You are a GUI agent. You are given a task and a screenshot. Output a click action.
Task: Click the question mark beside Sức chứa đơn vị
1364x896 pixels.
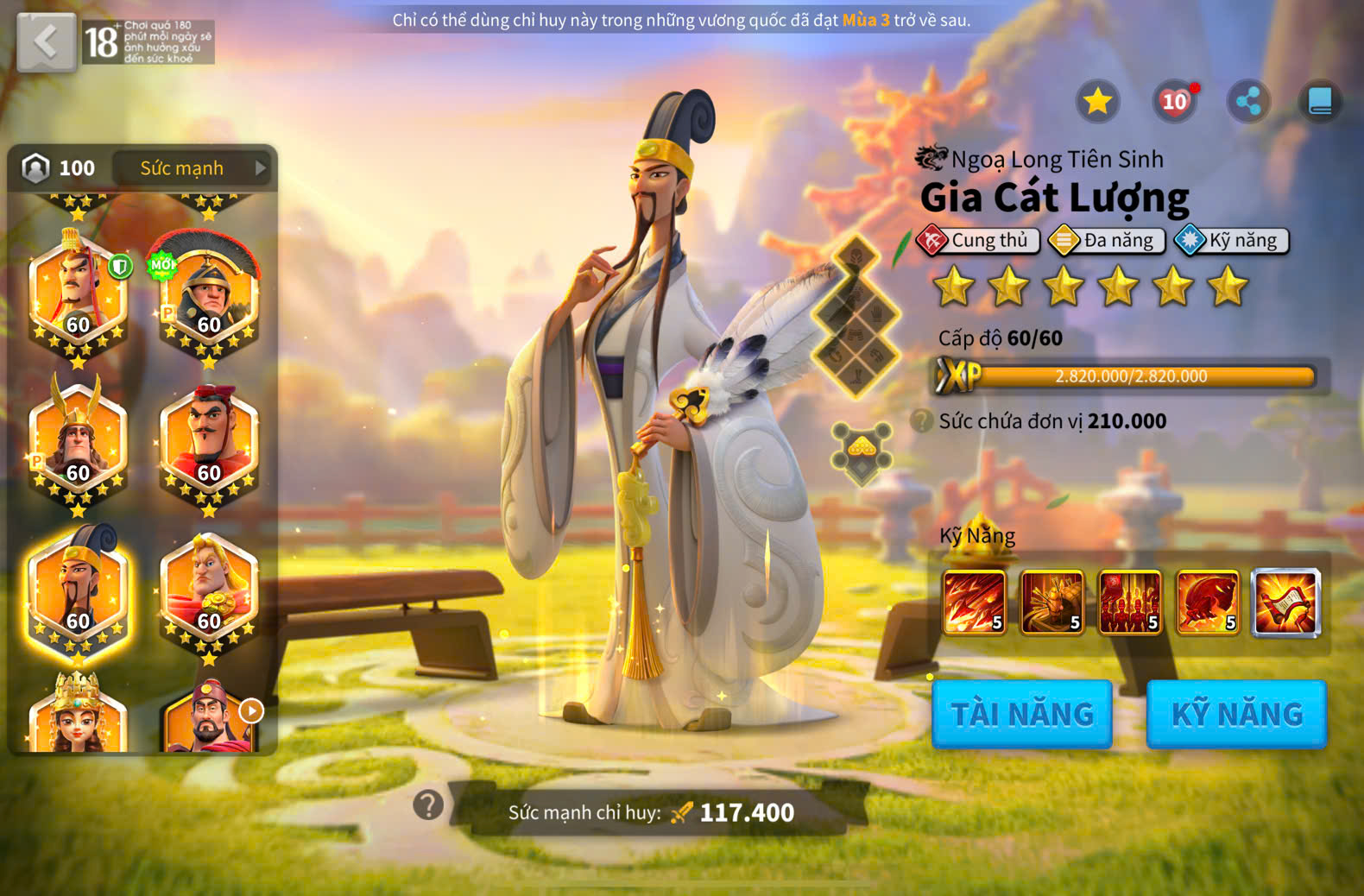(x=922, y=421)
